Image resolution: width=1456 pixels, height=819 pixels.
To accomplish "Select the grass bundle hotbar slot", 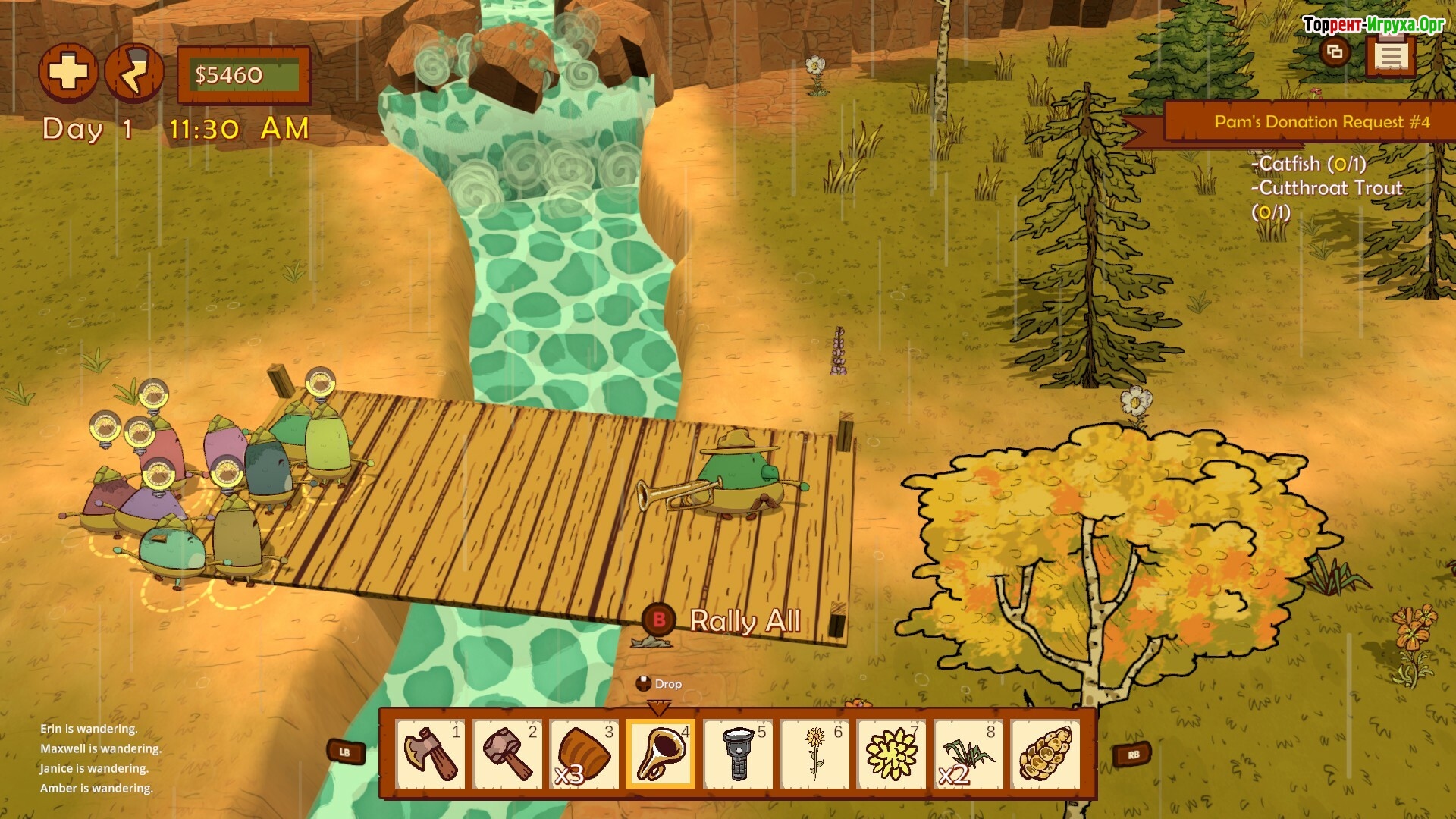I will pyautogui.click(x=968, y=754).
